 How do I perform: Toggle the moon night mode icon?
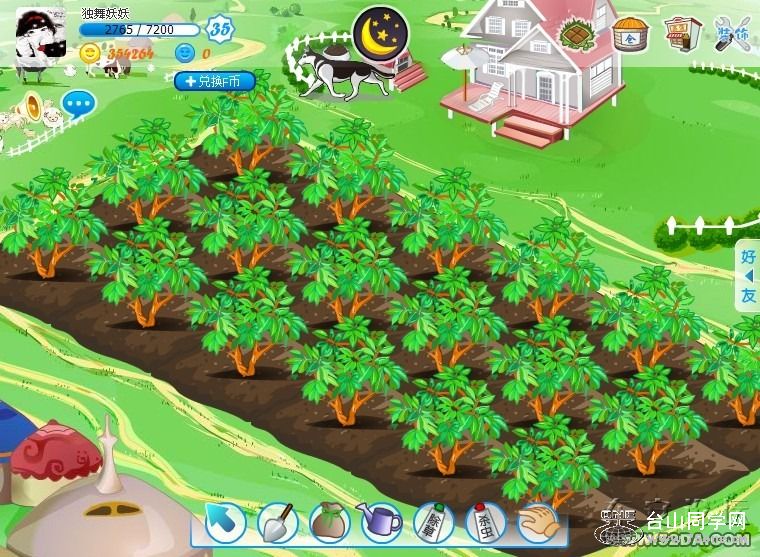pyautogui.click(x=381, y=33)
